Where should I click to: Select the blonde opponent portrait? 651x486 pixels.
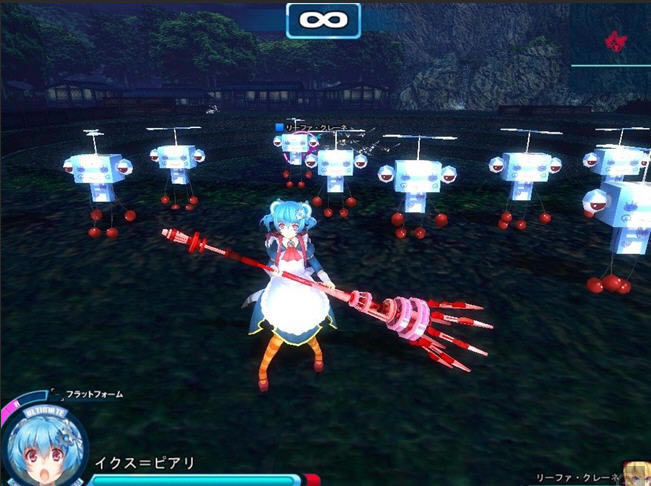tap(636, 473)
